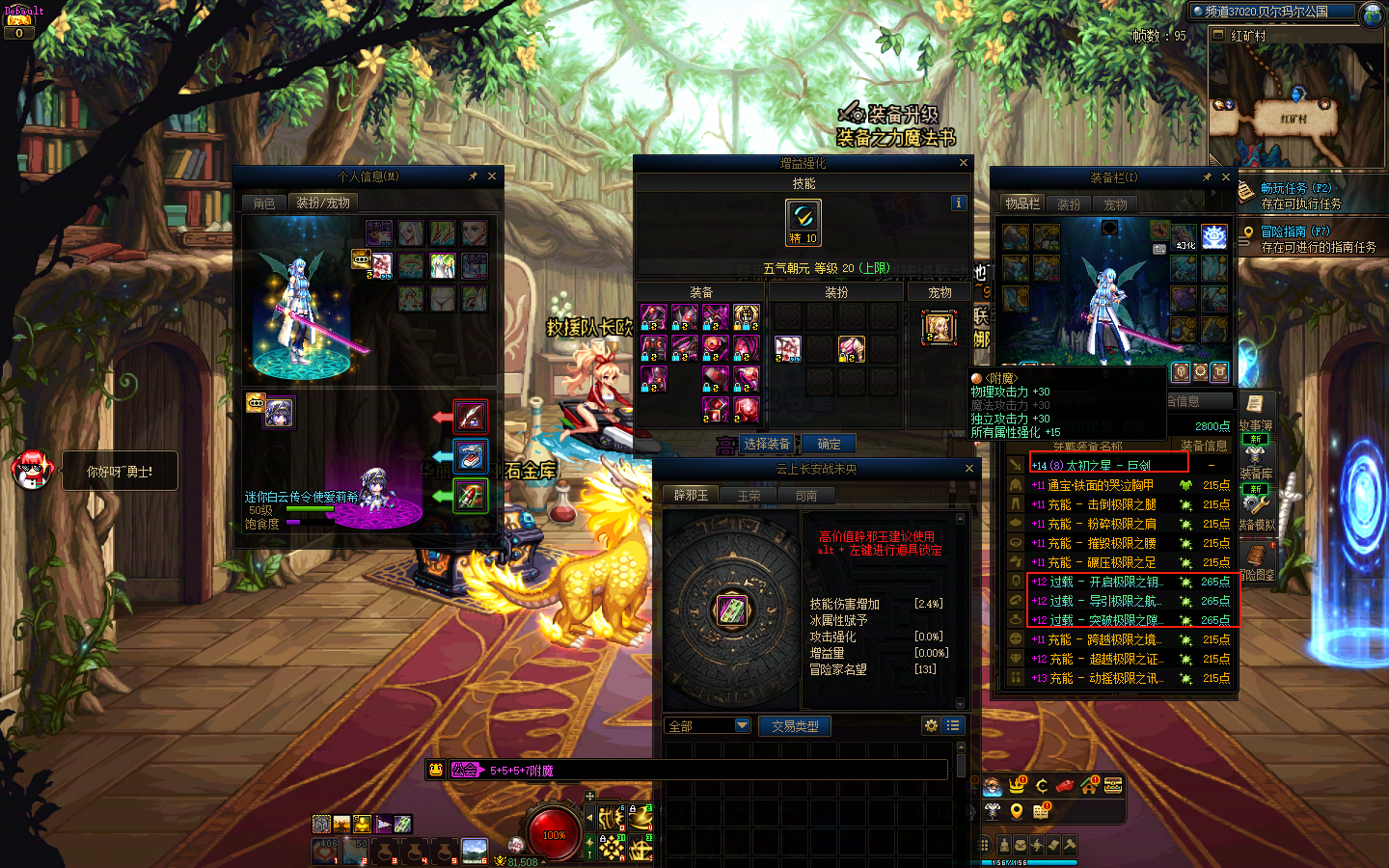Select the 五气朝元 skill icon
The image size is (1389, 868).
click(x=803, y=222)
